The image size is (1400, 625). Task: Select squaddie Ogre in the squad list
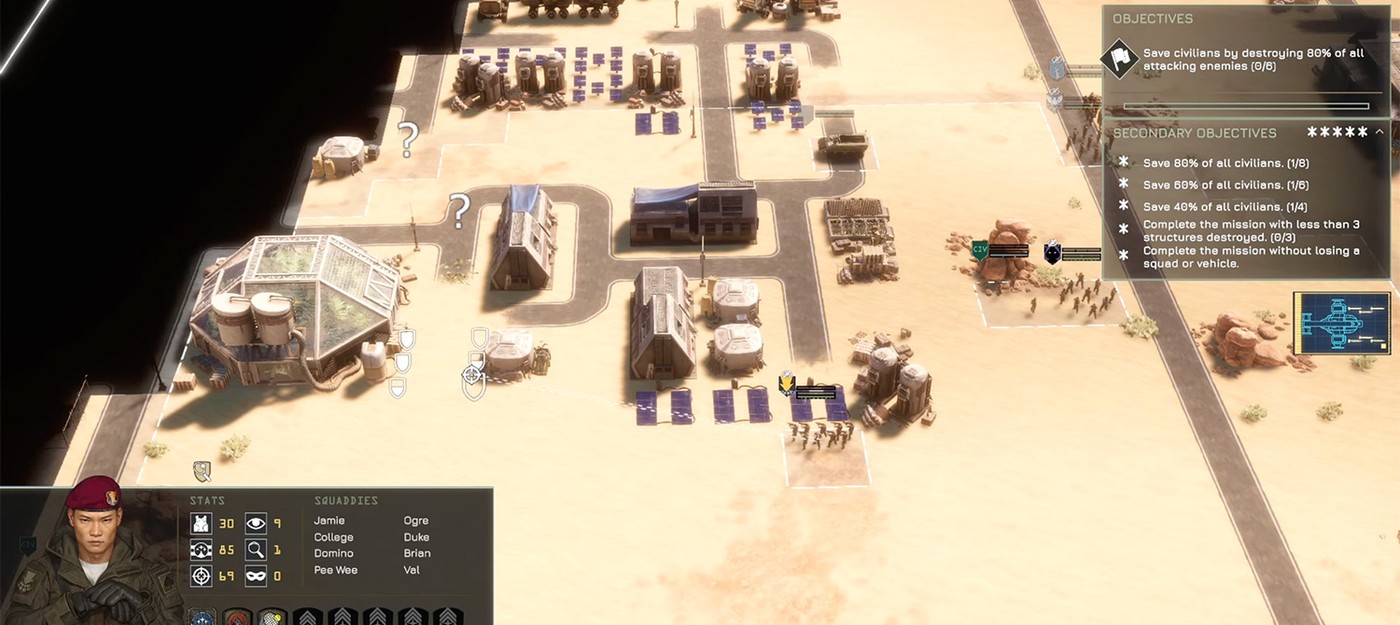[416, 521]
